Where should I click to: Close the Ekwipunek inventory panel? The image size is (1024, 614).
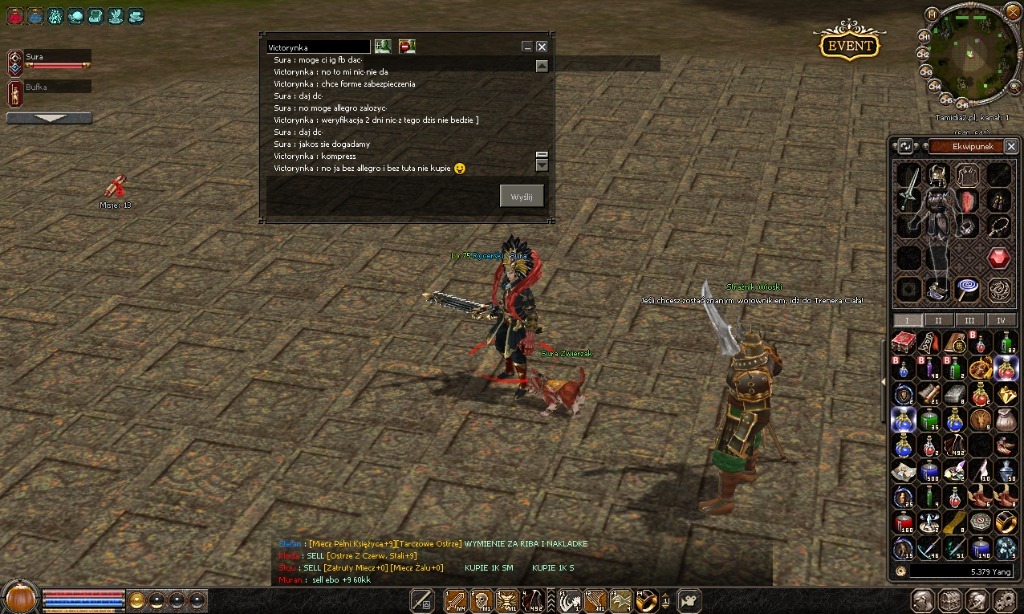click(1011, 146)
